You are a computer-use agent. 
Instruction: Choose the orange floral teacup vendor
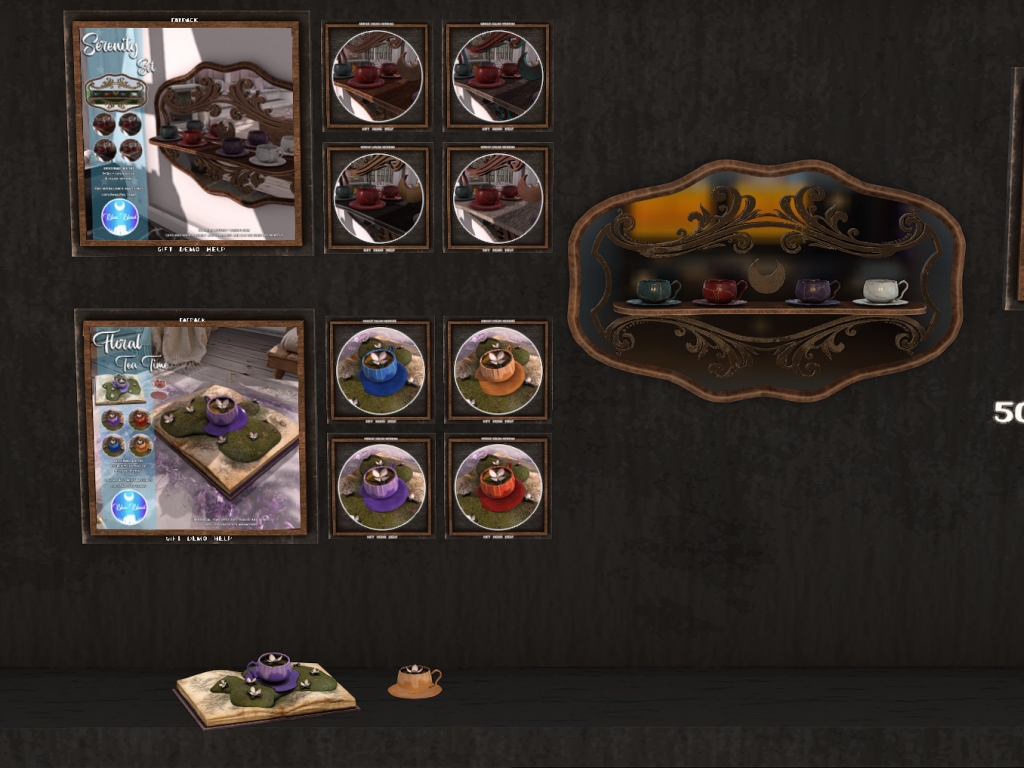497,370
